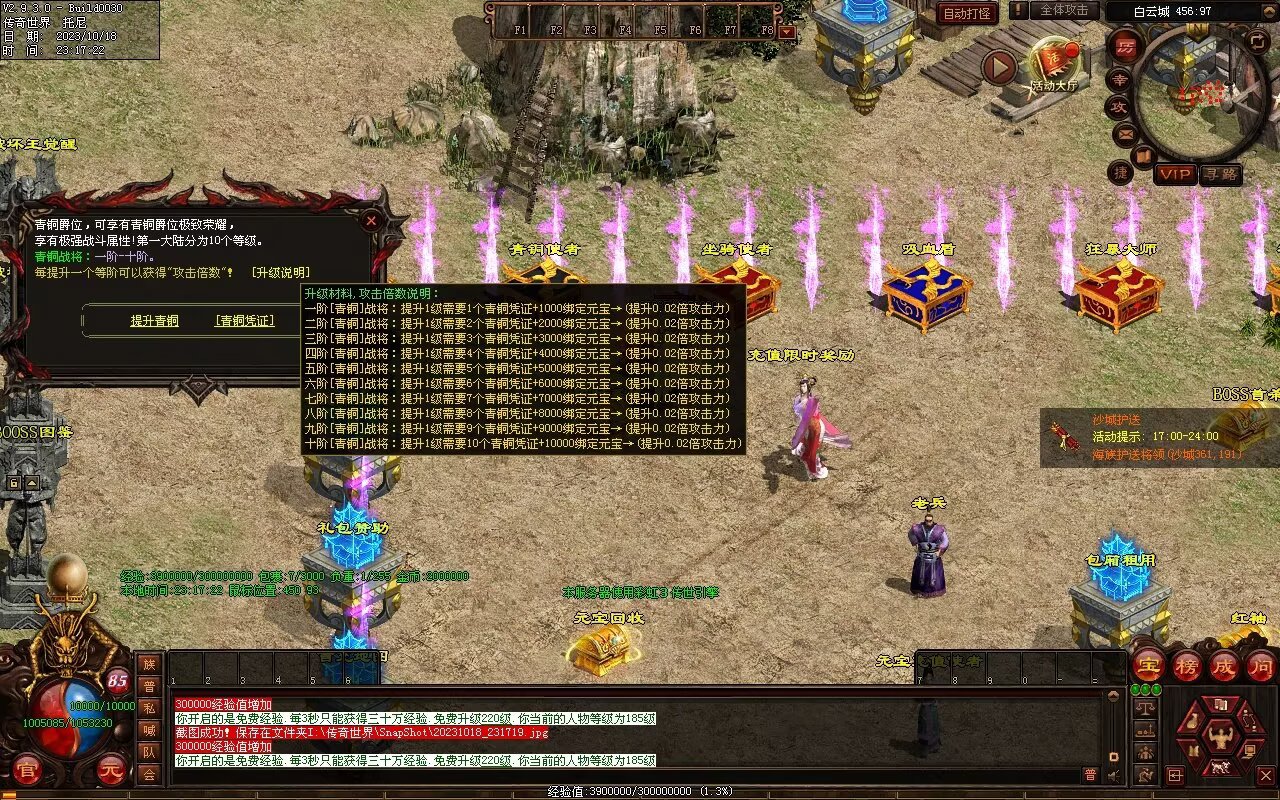The height and width of the screenshot is (800, 1280).
Task: Show the 榜 ranking board
Action: pyautogui.click(x=1187, y=666)
